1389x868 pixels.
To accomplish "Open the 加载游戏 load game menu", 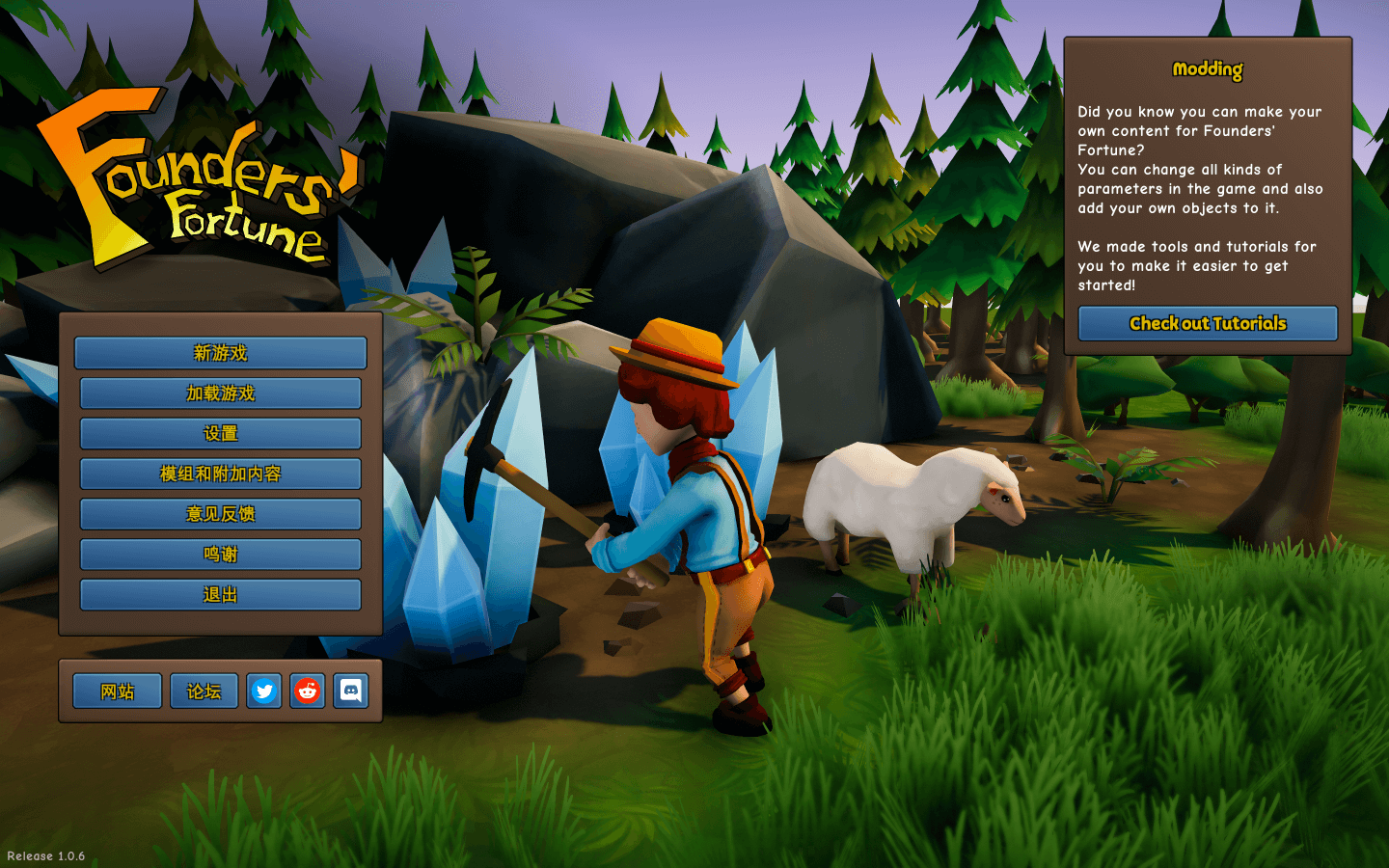I will pos(220,393).
